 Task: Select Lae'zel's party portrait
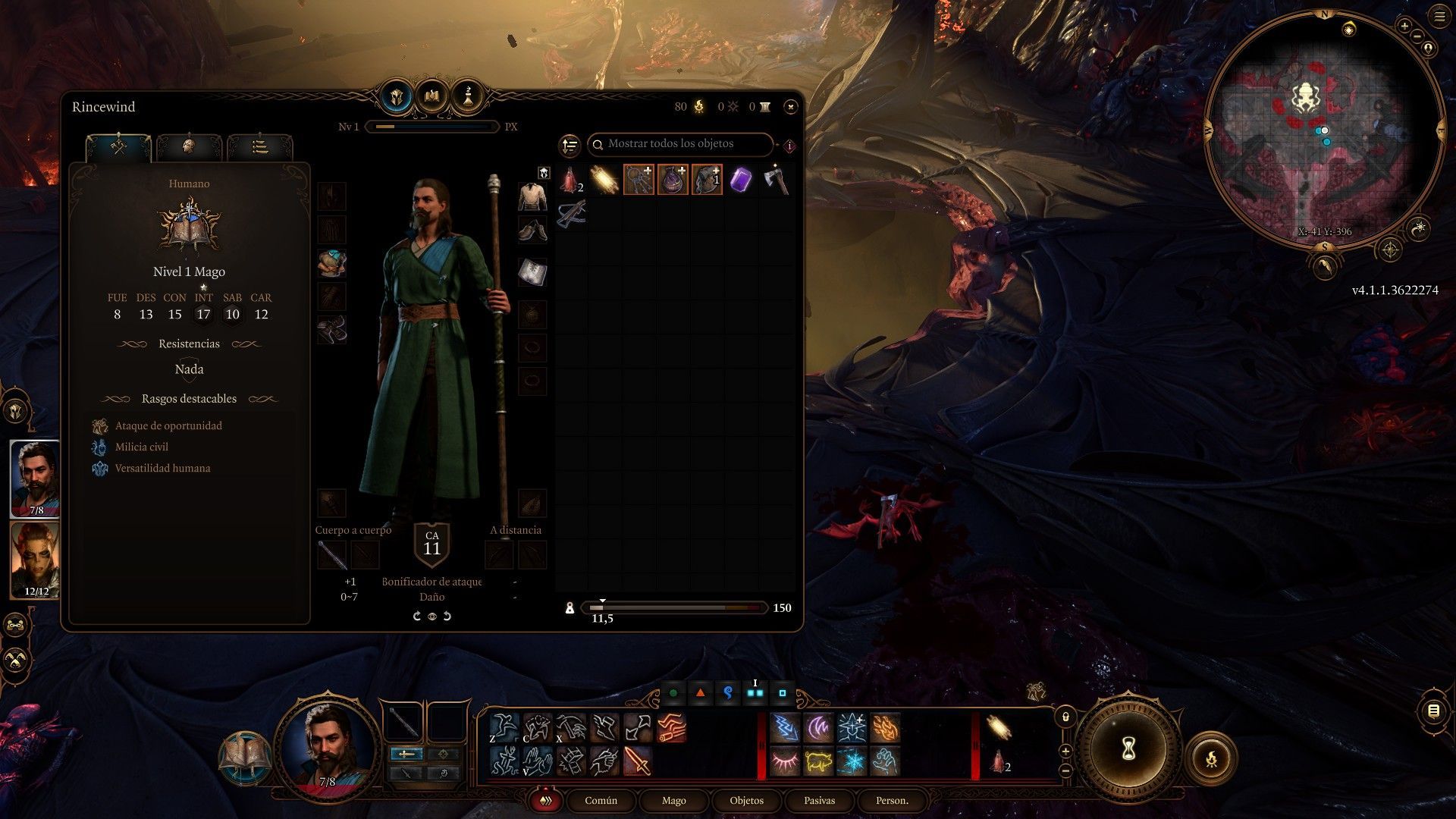(x=35, y=560)
